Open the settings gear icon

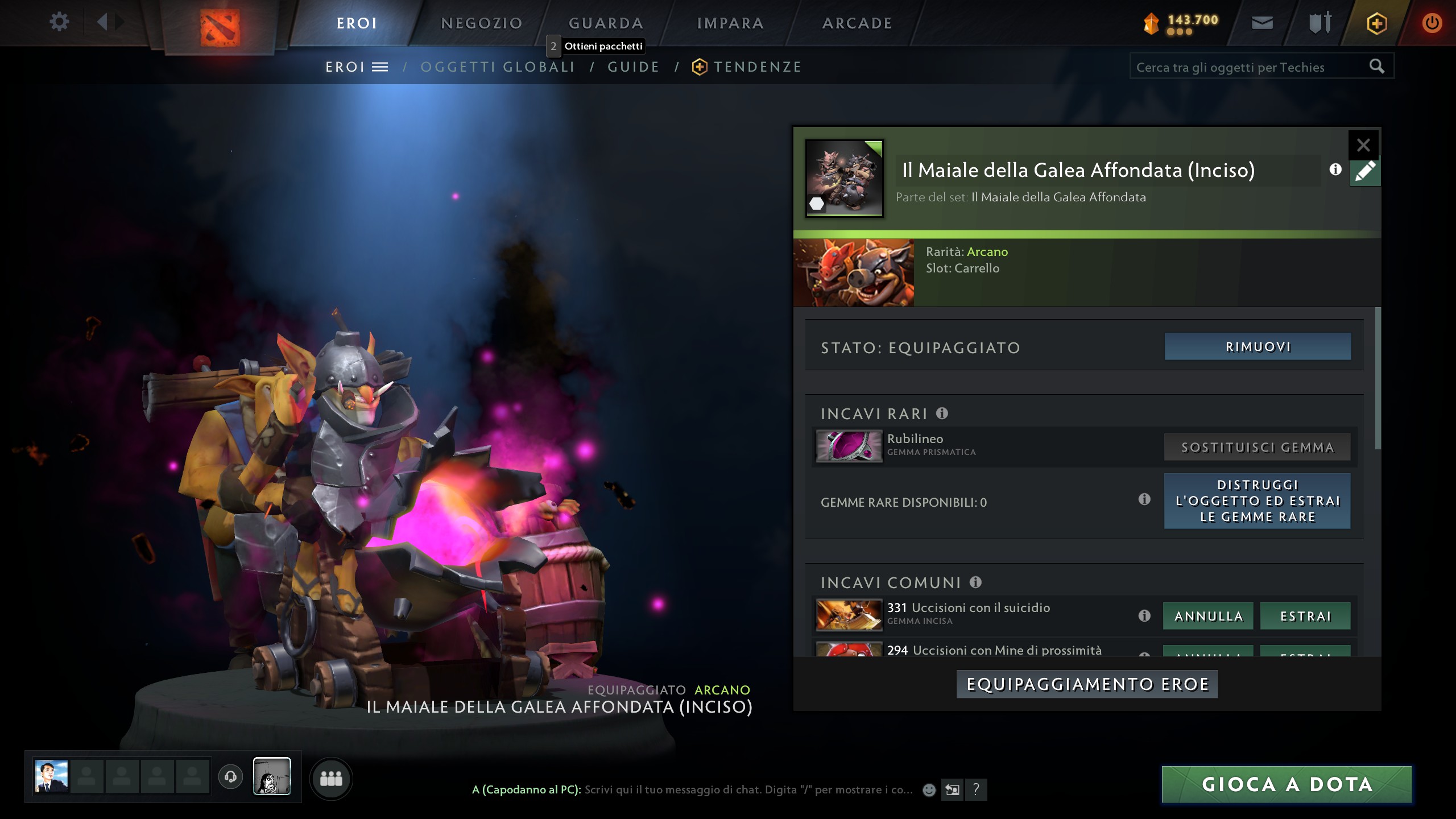tap(59, 22)
